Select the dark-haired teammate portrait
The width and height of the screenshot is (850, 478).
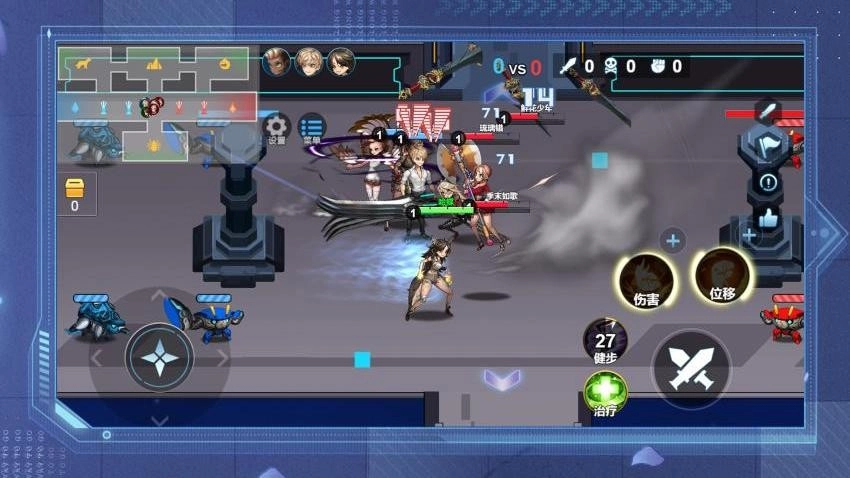341,62
